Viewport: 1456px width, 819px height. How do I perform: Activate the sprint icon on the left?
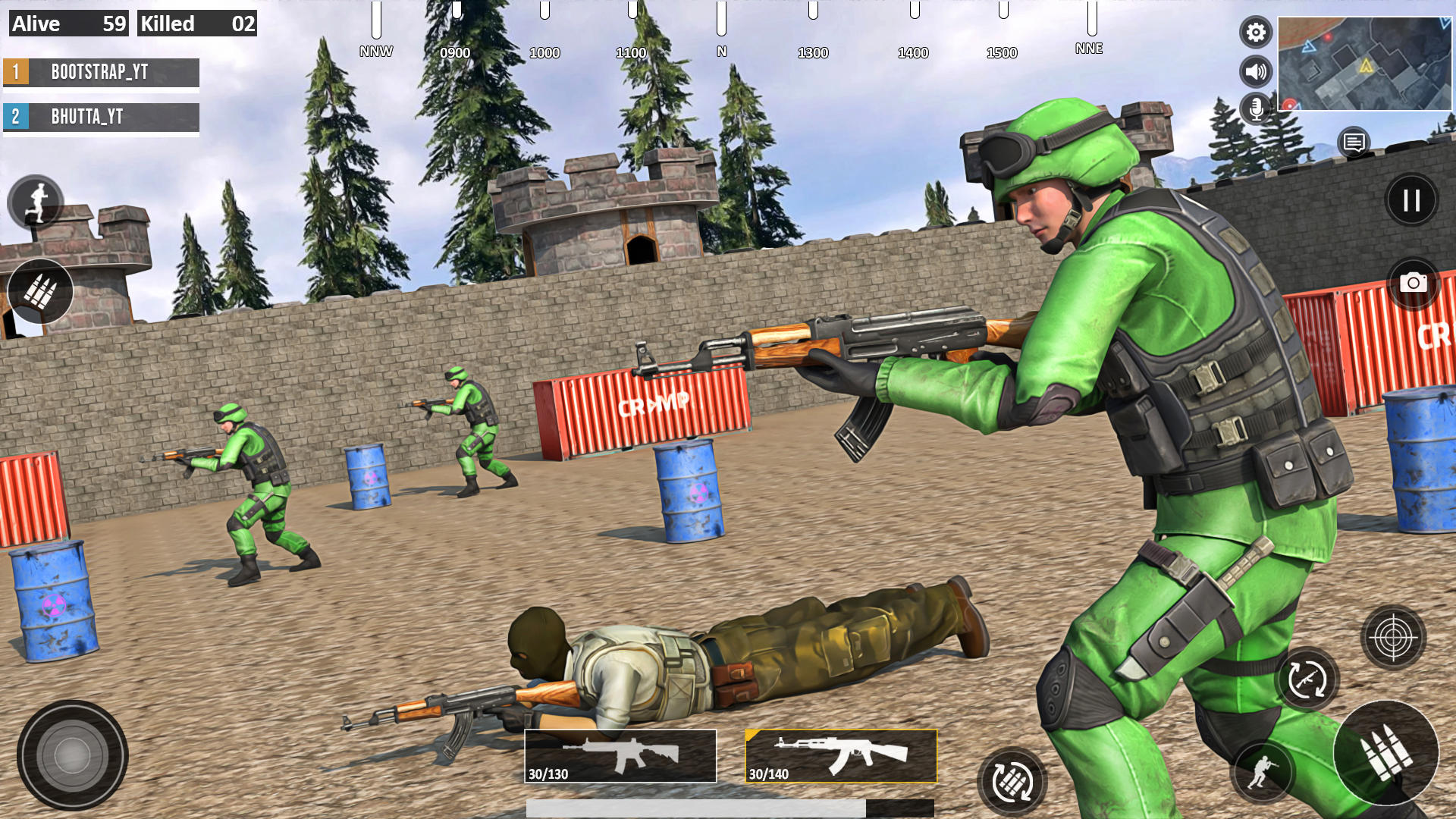click(x=34, y=202)
